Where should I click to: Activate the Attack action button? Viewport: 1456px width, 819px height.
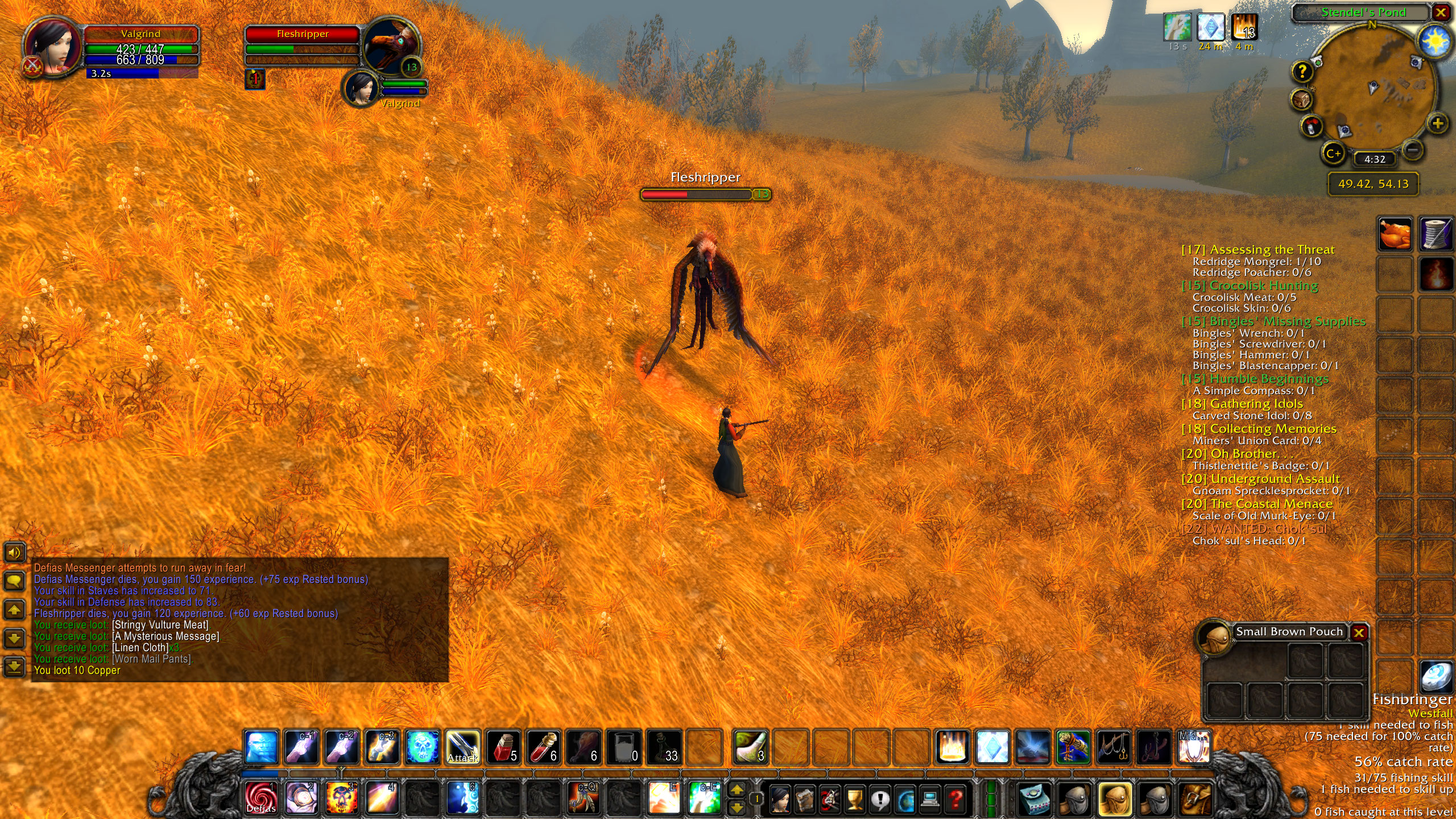[462, 747]
